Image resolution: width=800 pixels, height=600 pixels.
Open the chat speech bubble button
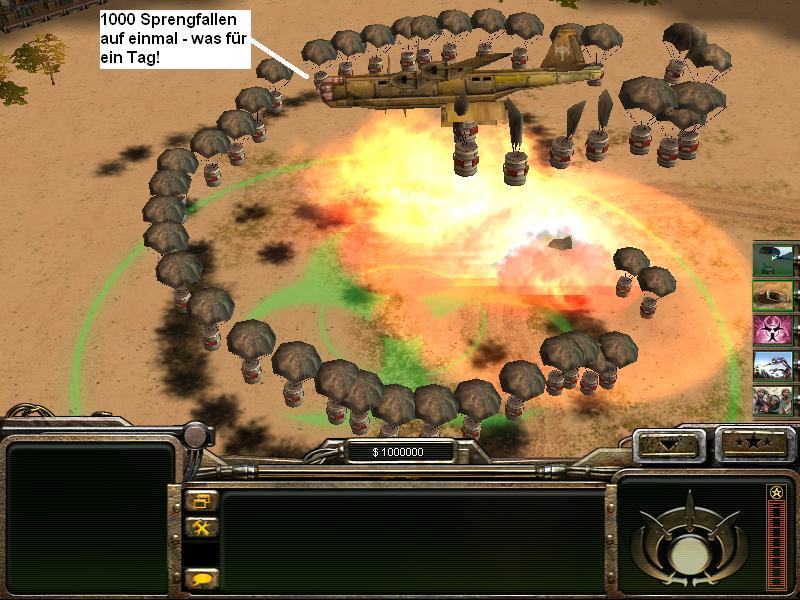coord(200,577)
